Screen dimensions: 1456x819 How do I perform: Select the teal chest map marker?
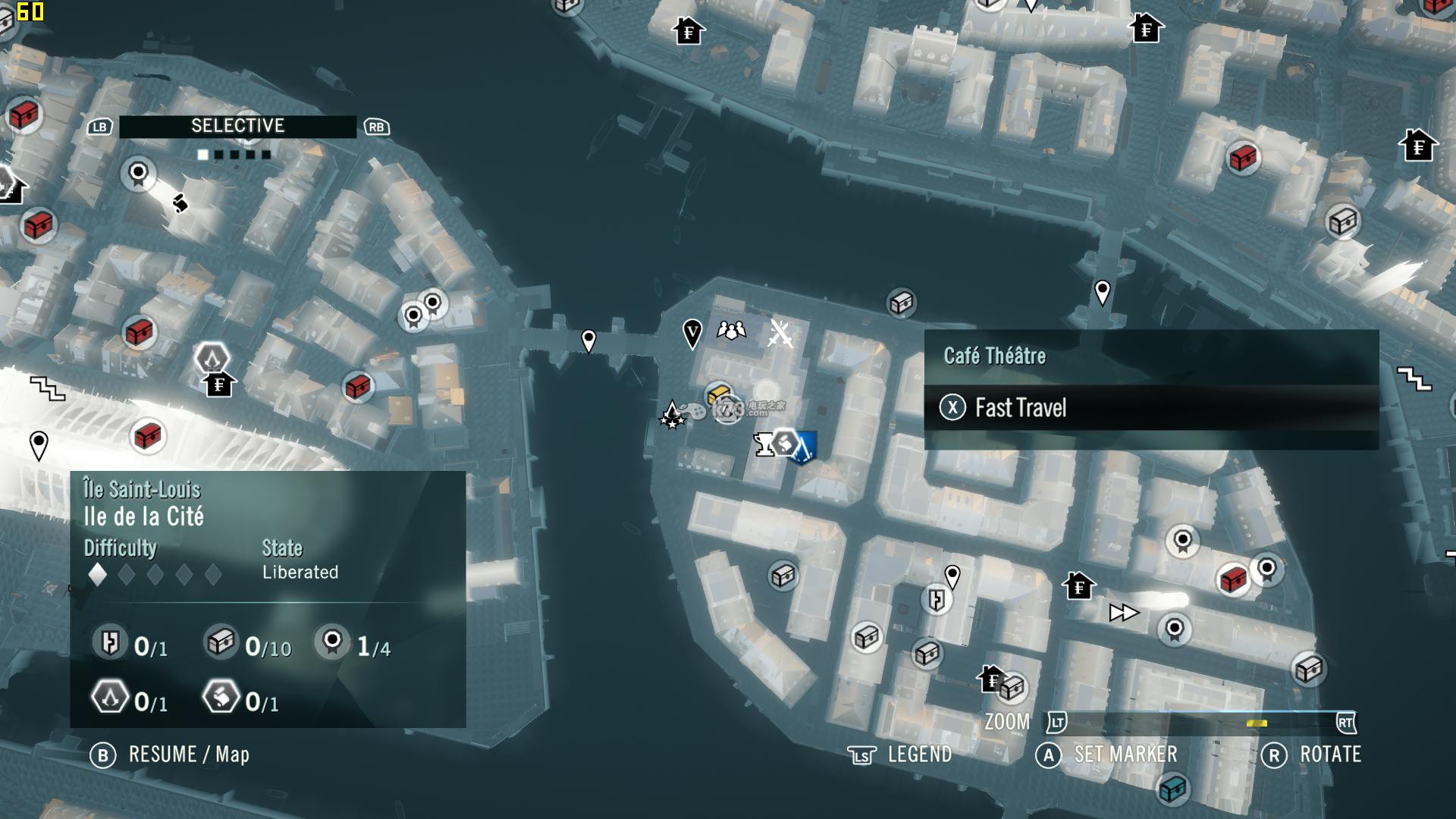[1172, 788]
